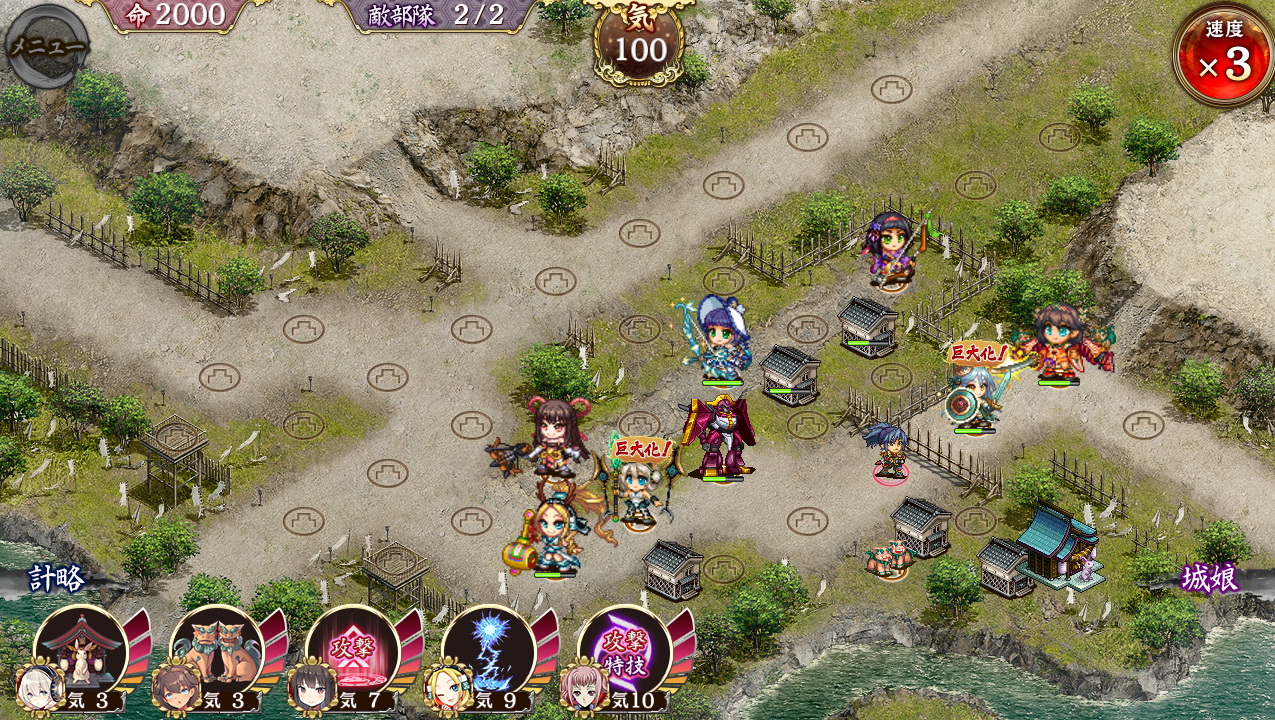
Task: Switch to the 城娘 unit panel
Action: coord(1210,579)
